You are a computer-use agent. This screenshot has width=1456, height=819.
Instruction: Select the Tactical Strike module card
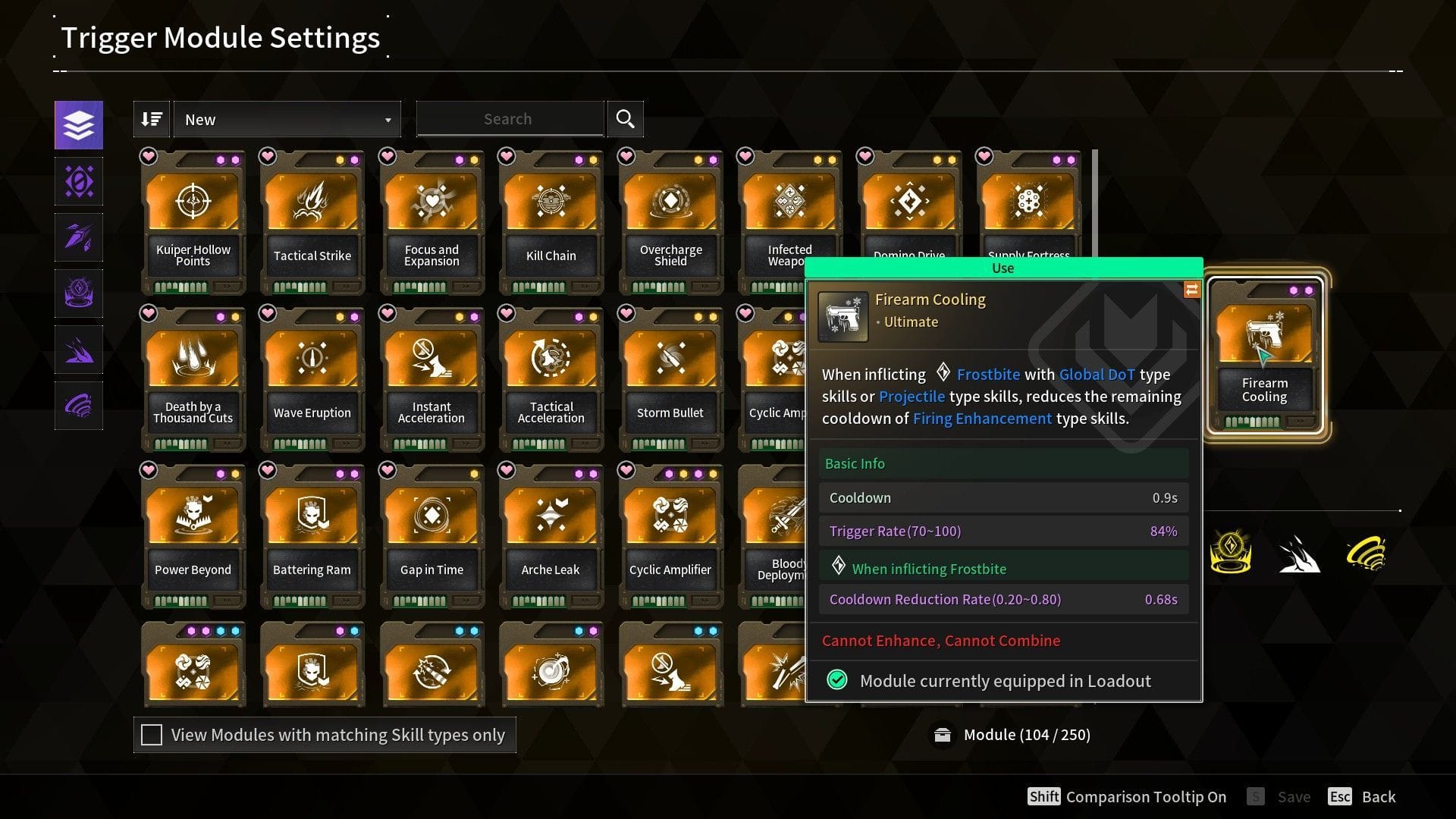(x=312, y=220)
